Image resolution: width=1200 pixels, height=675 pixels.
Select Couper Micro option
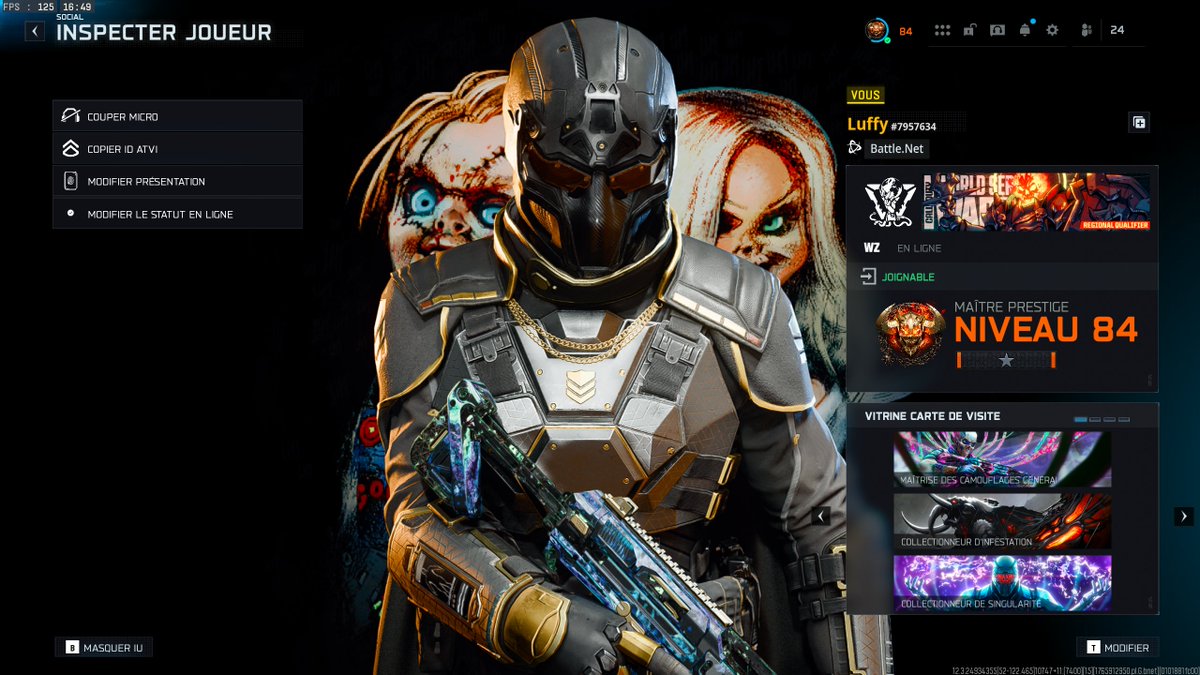[177, 117]
